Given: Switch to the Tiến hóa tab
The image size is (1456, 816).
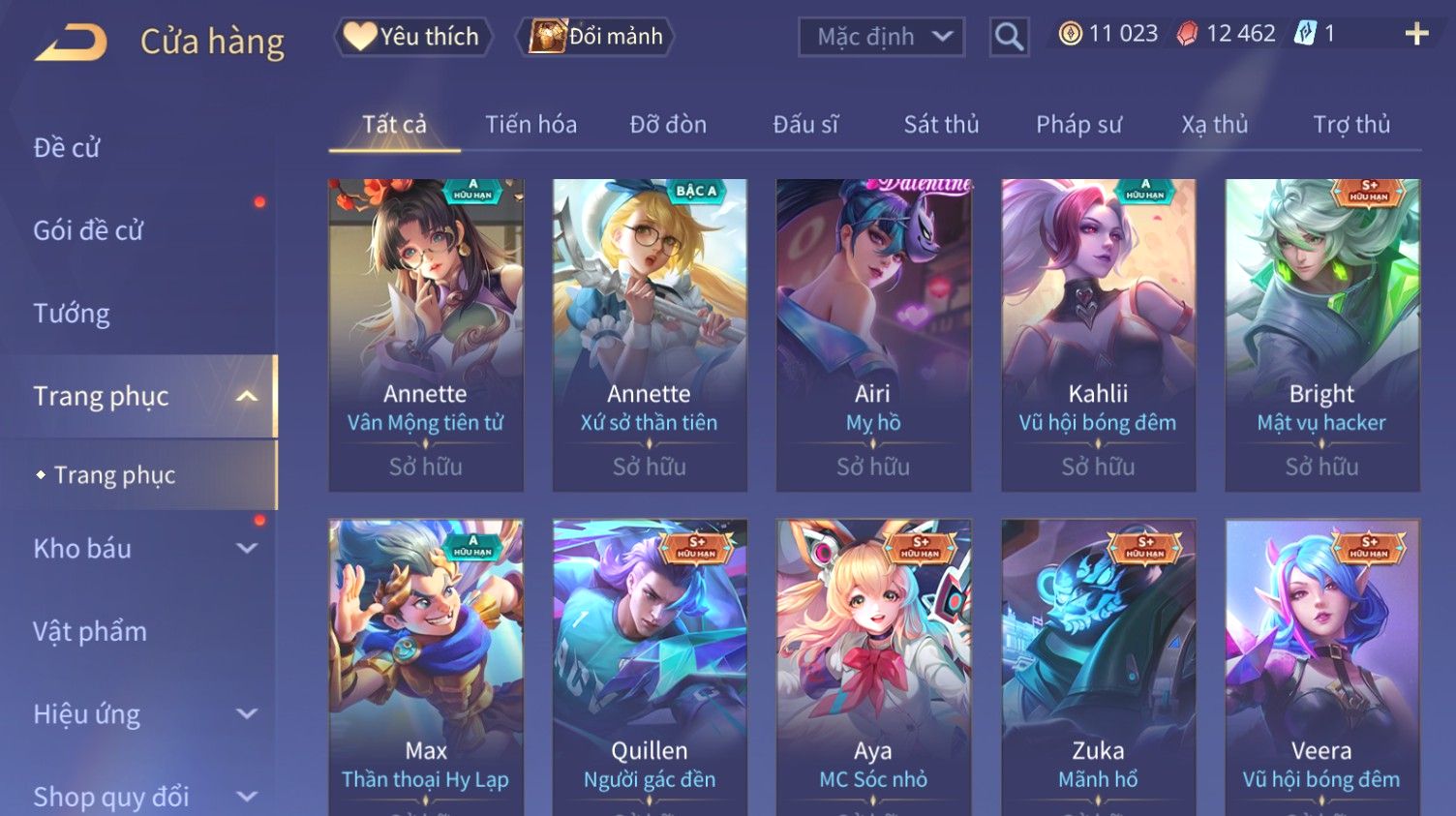Looking at the screenshot, I should tap(531, 125).
